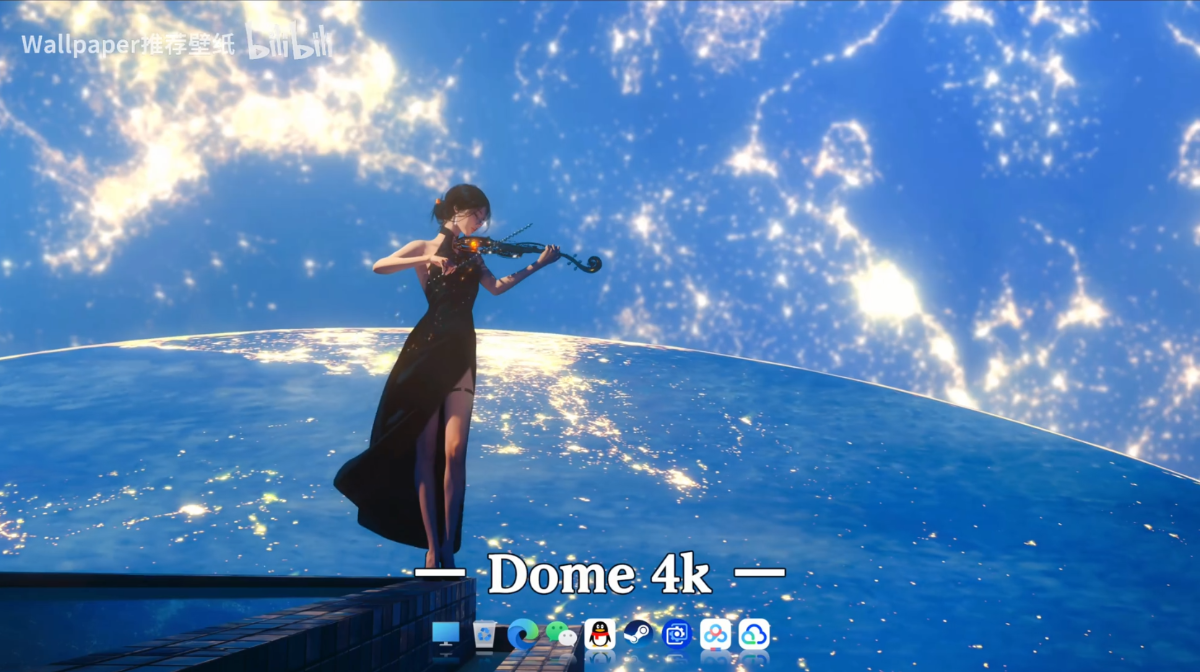Open the Recycle Bin in the dock

(484, 634)
